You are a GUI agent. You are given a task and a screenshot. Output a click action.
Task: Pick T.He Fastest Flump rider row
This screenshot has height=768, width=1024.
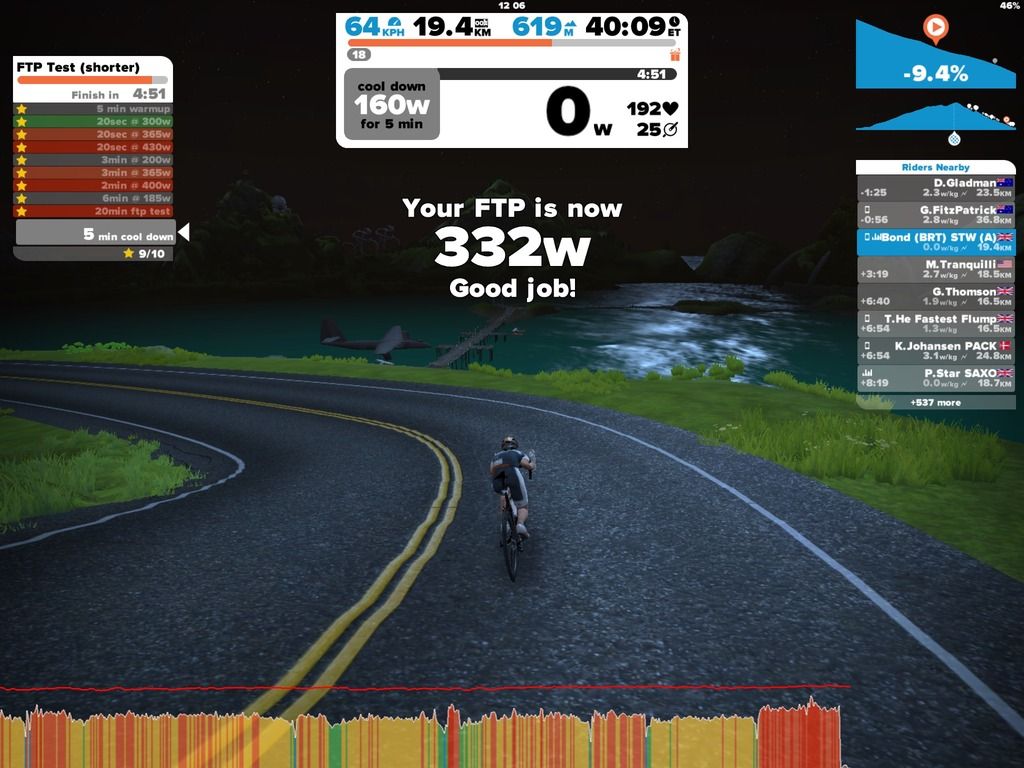(x=935, y=323)
